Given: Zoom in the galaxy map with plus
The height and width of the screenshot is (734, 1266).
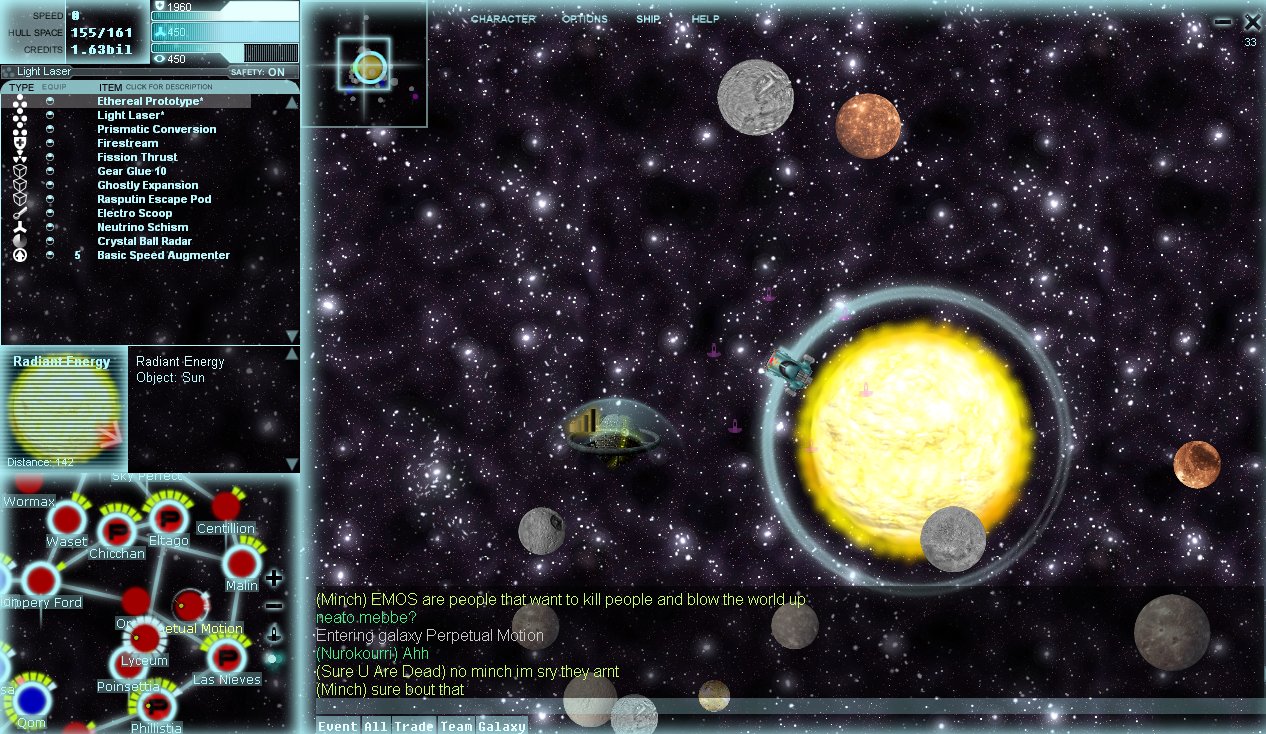Looking at the screenshot, I should (274, 578).
